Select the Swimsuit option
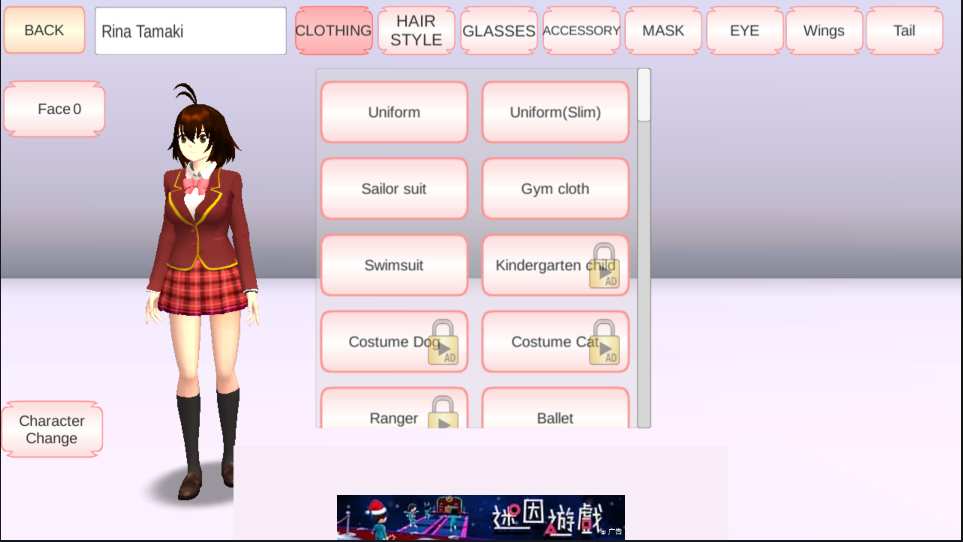Image resolution: width=963 pixels, height=542 pixels. pos(394,265)
